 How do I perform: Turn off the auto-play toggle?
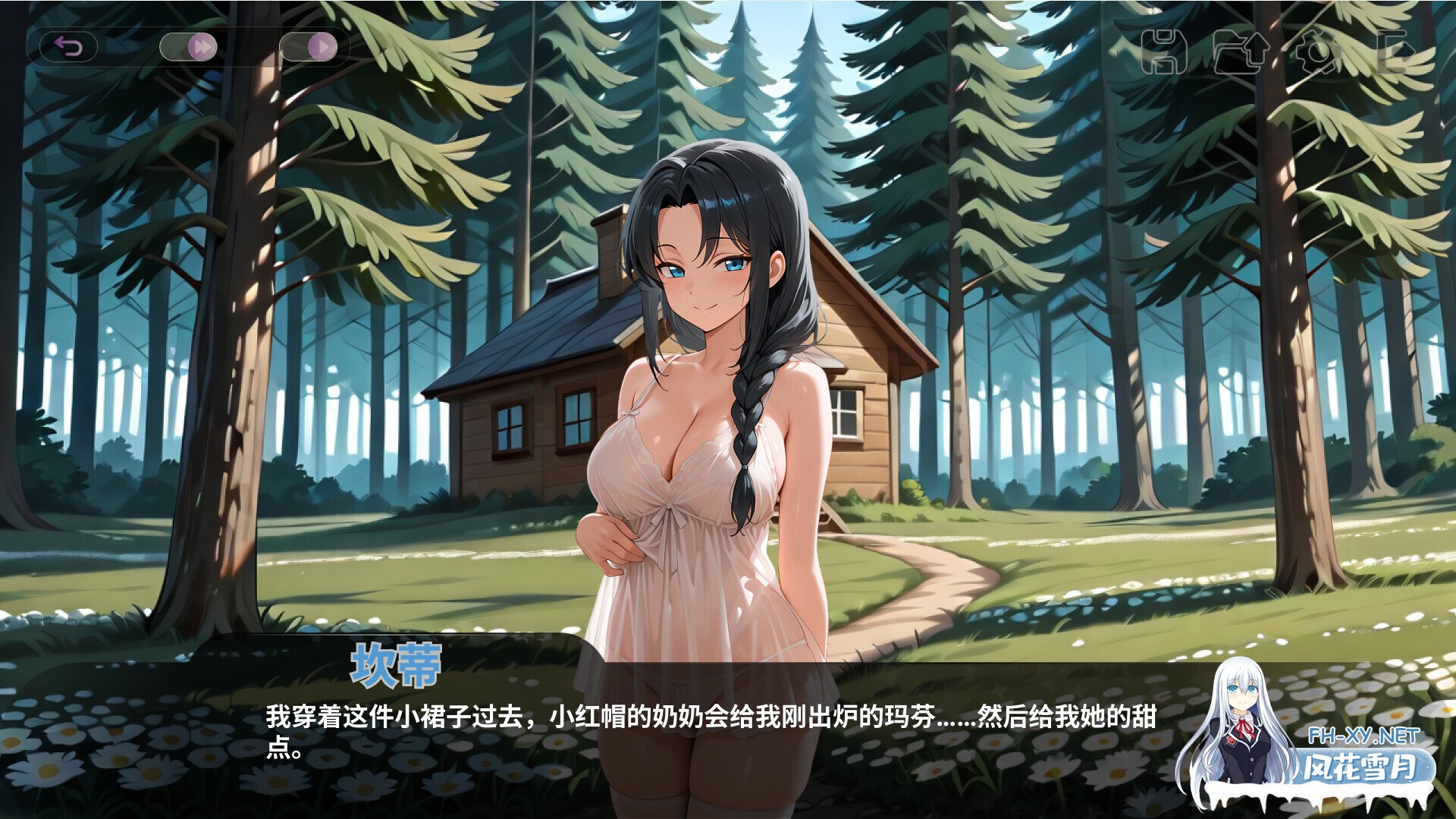pos(309,45)
